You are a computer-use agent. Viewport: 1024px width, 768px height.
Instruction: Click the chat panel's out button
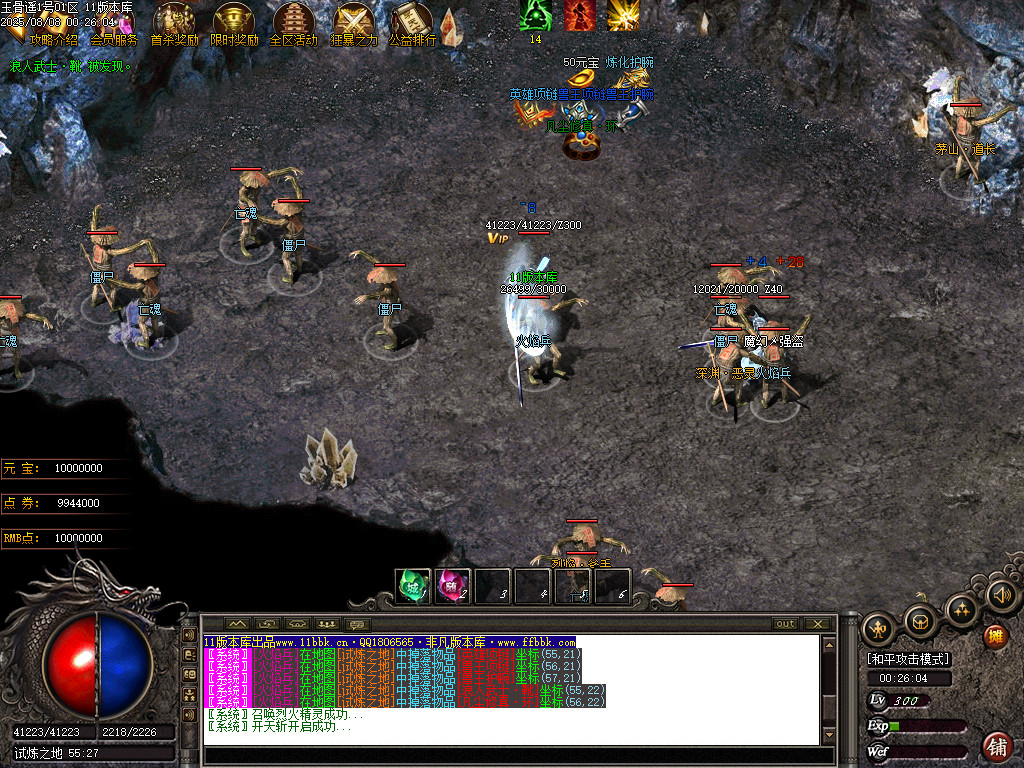click(x=786, y=624)
